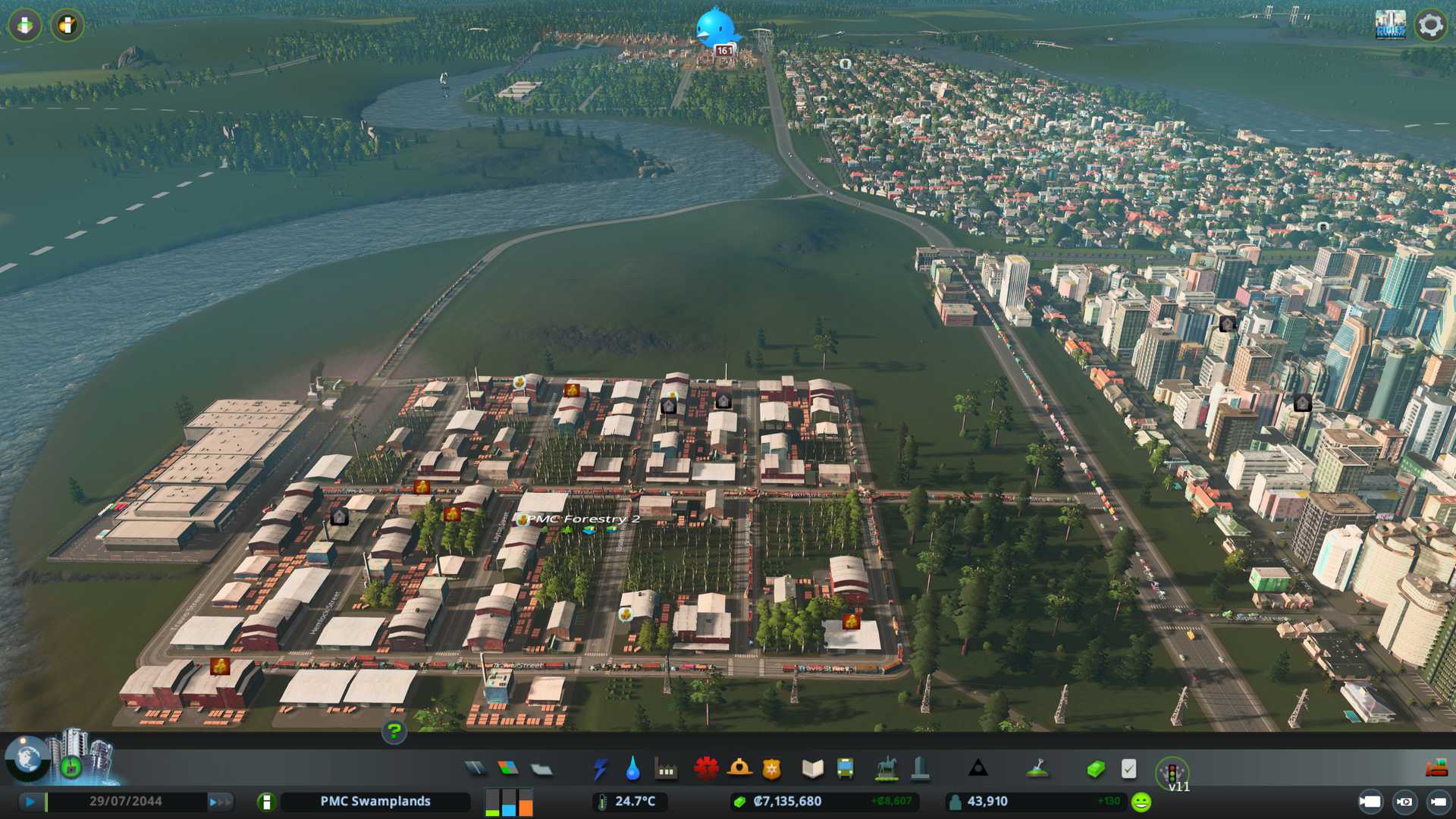Image resolution: width=1456 pixels, height=819 pixels.
Task: Open the Roads build menu
Action: (475, 769)
